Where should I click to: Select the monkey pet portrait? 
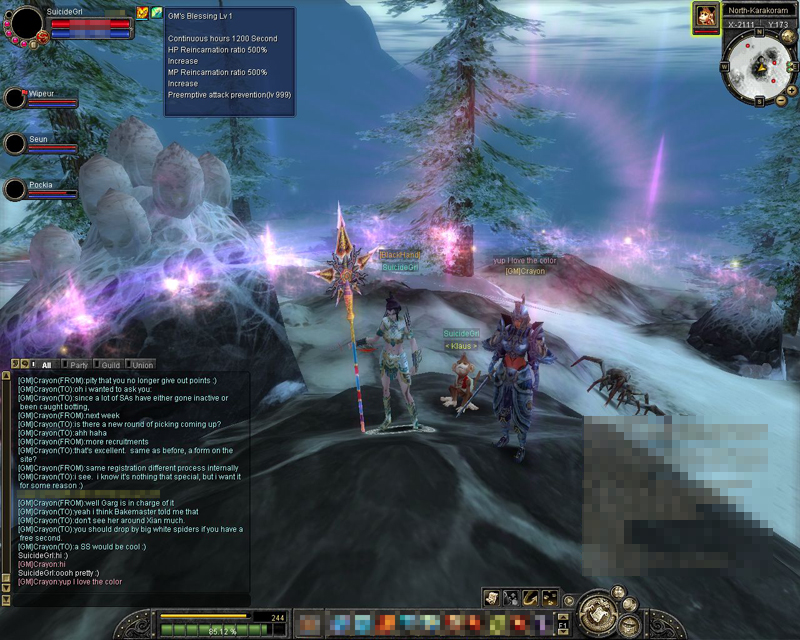point(707,17)
